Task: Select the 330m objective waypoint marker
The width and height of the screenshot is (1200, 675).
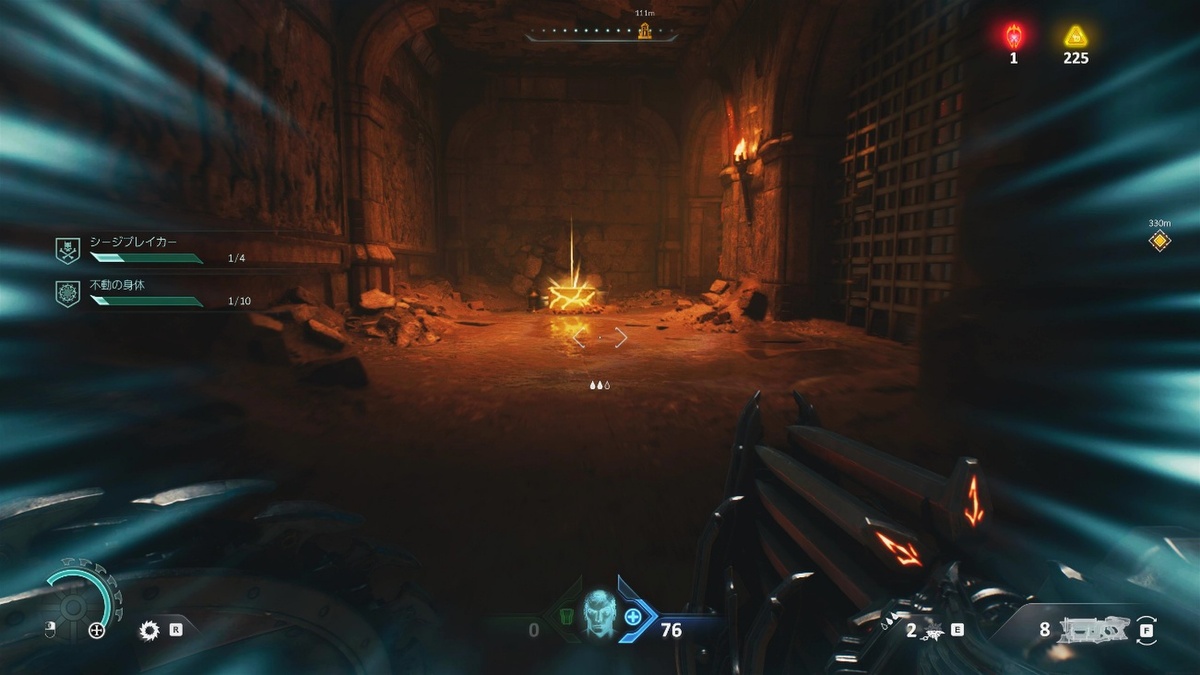Action: click(1159, 240)
